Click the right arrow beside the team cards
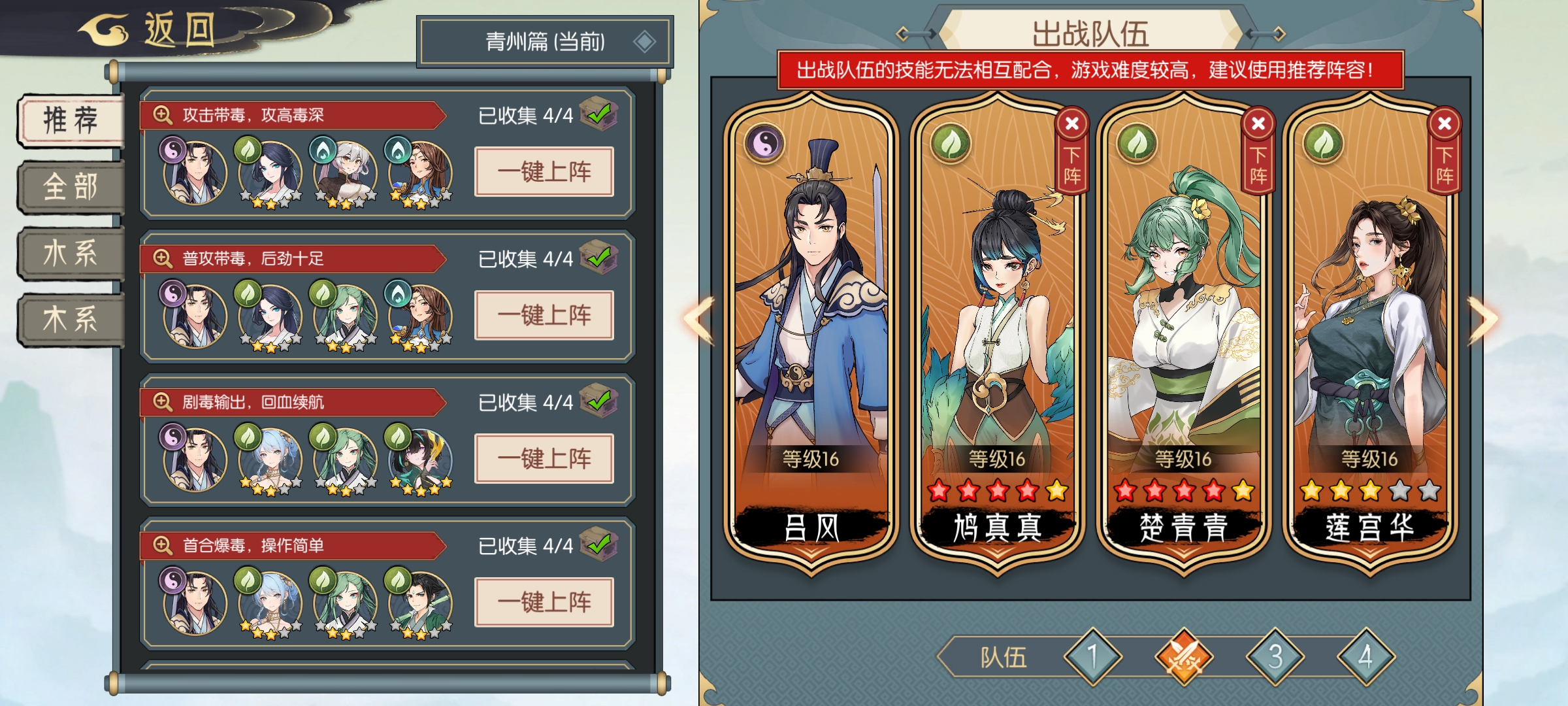The width and height of the screenshot is (1568, 706). tap(1483, 320)
